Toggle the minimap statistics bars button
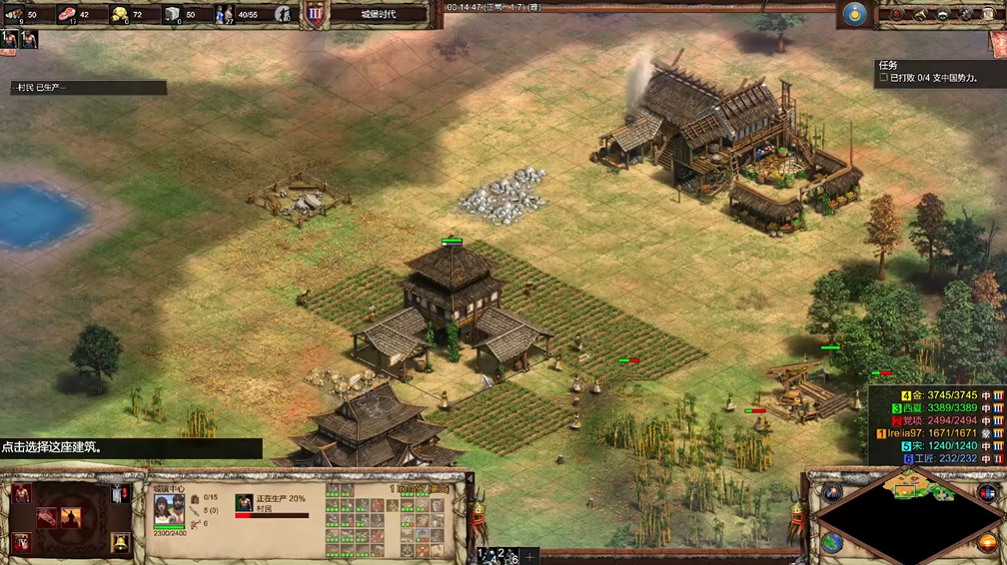1007x565 pixels. click(988, 491)
